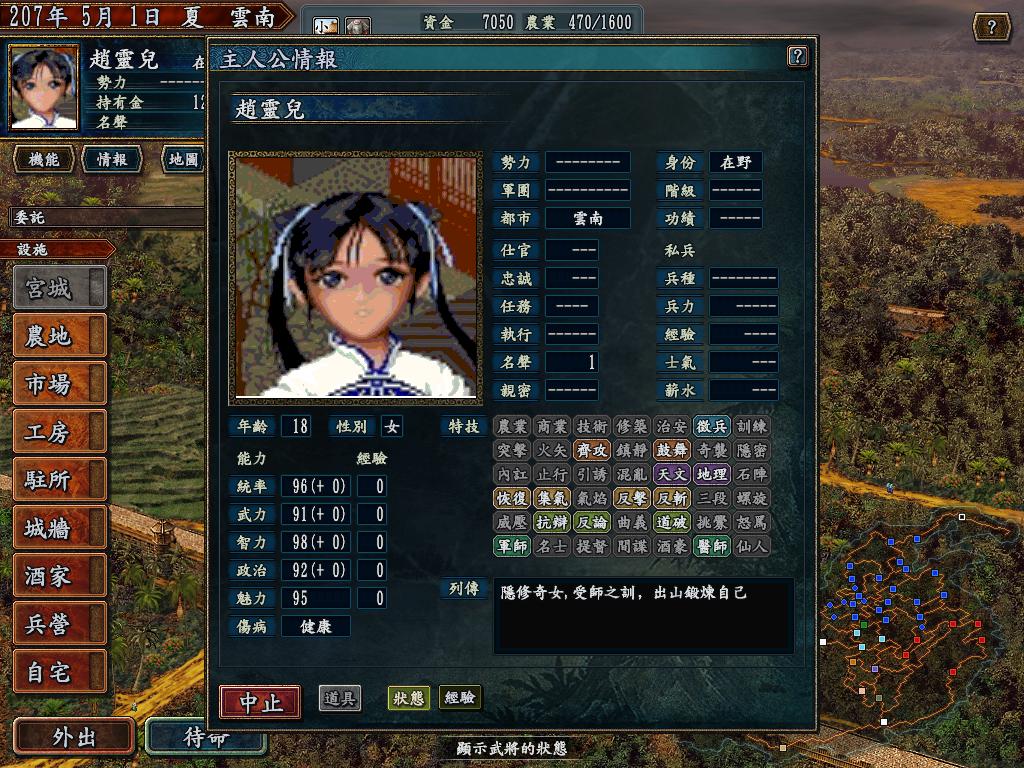1024x768 pixels.
Task: Open the 地圖 map button
Action: click(183, 159)
